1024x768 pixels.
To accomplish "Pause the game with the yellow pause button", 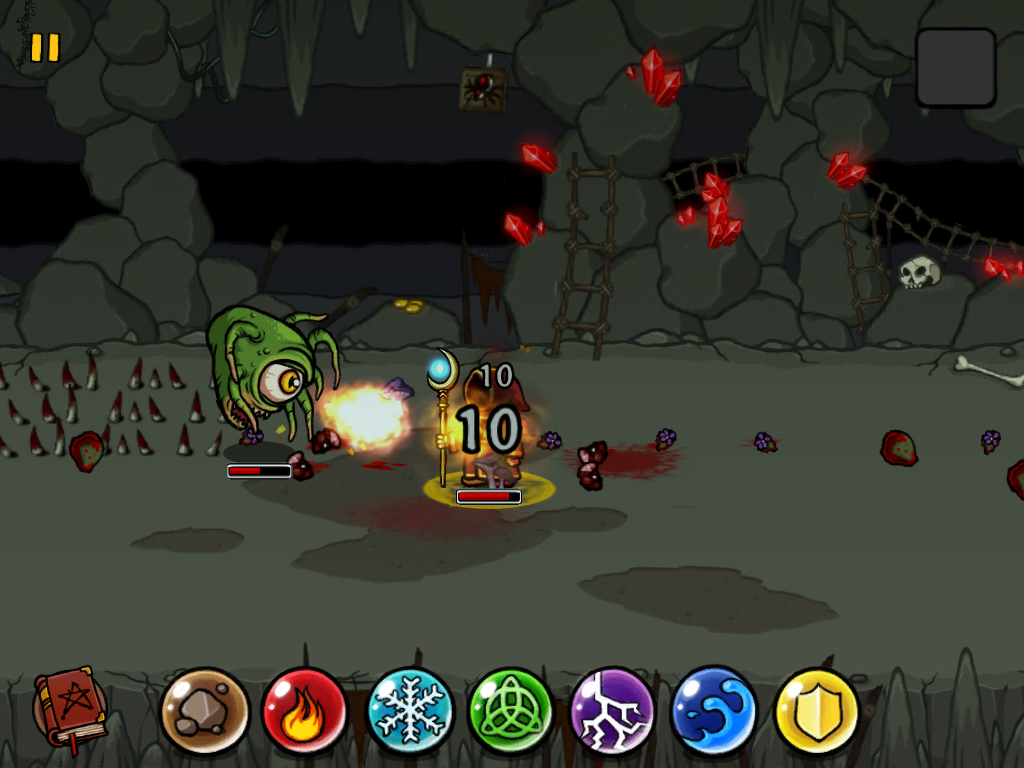I will coord(45,48).
